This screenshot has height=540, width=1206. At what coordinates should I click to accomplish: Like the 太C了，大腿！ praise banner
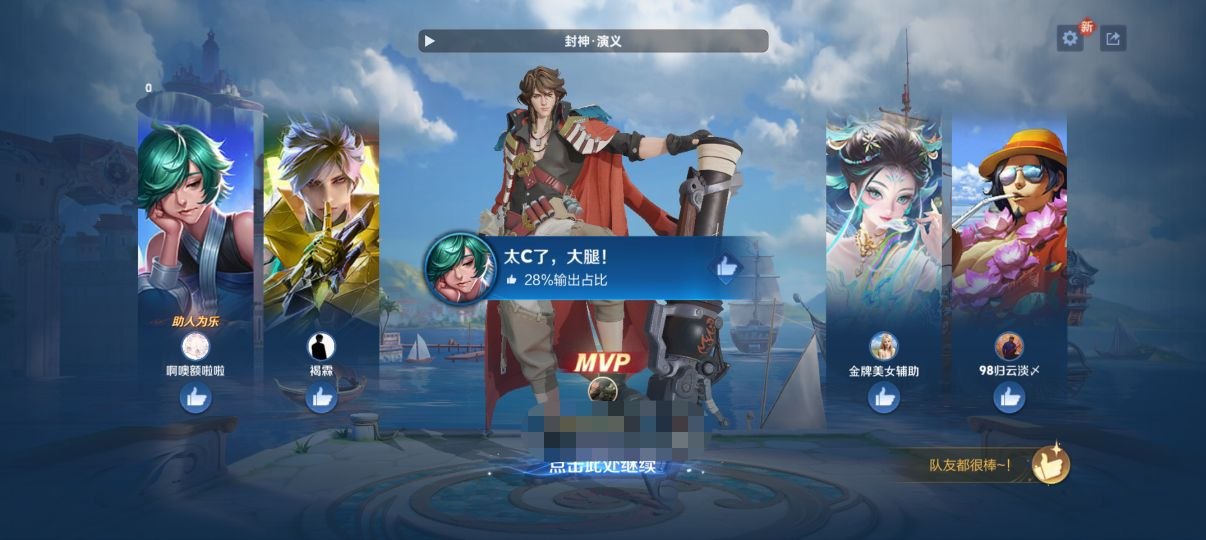(725, 267)
